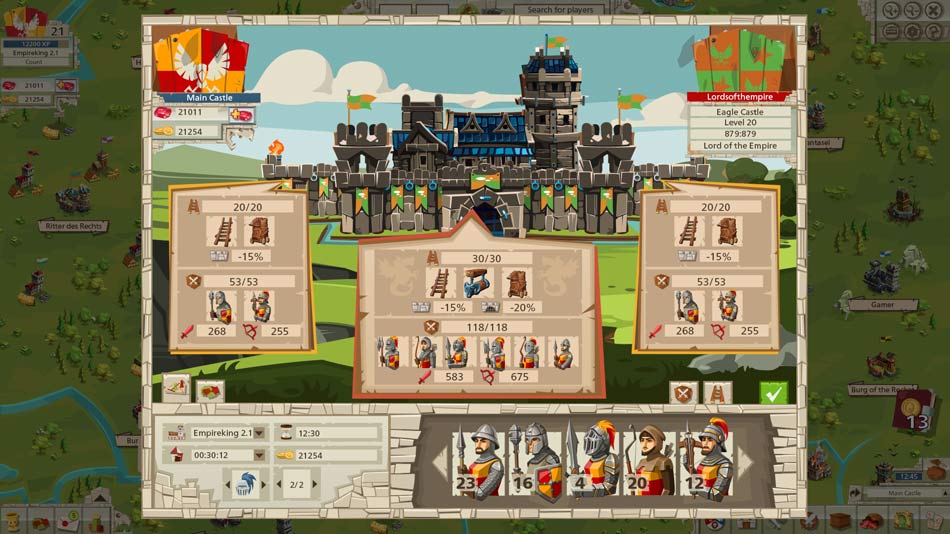Image resolution: width=950 pixels, height=534 pixels.
Task: Confirm the attack with the green checkmark
Action: 772,393
